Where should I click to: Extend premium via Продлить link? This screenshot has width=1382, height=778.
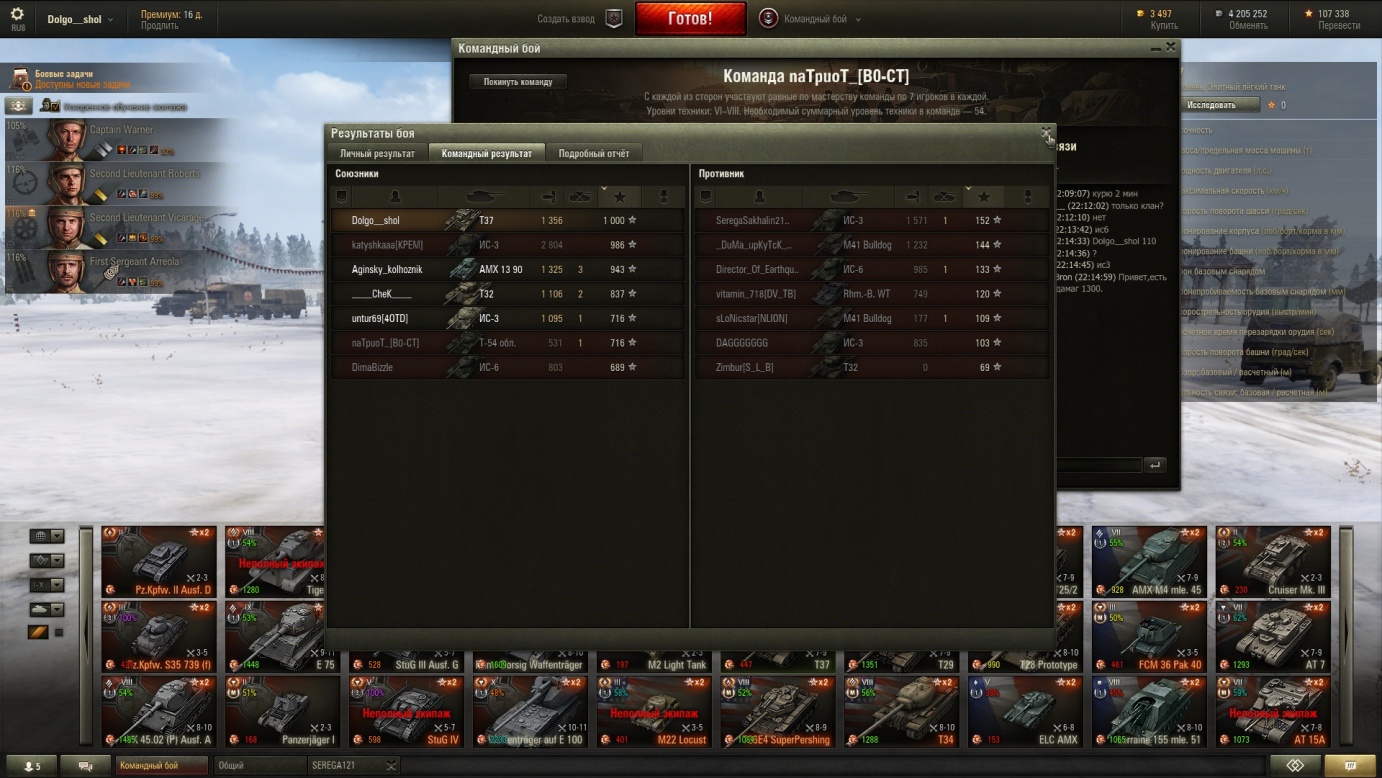click(x=159, y=27)
